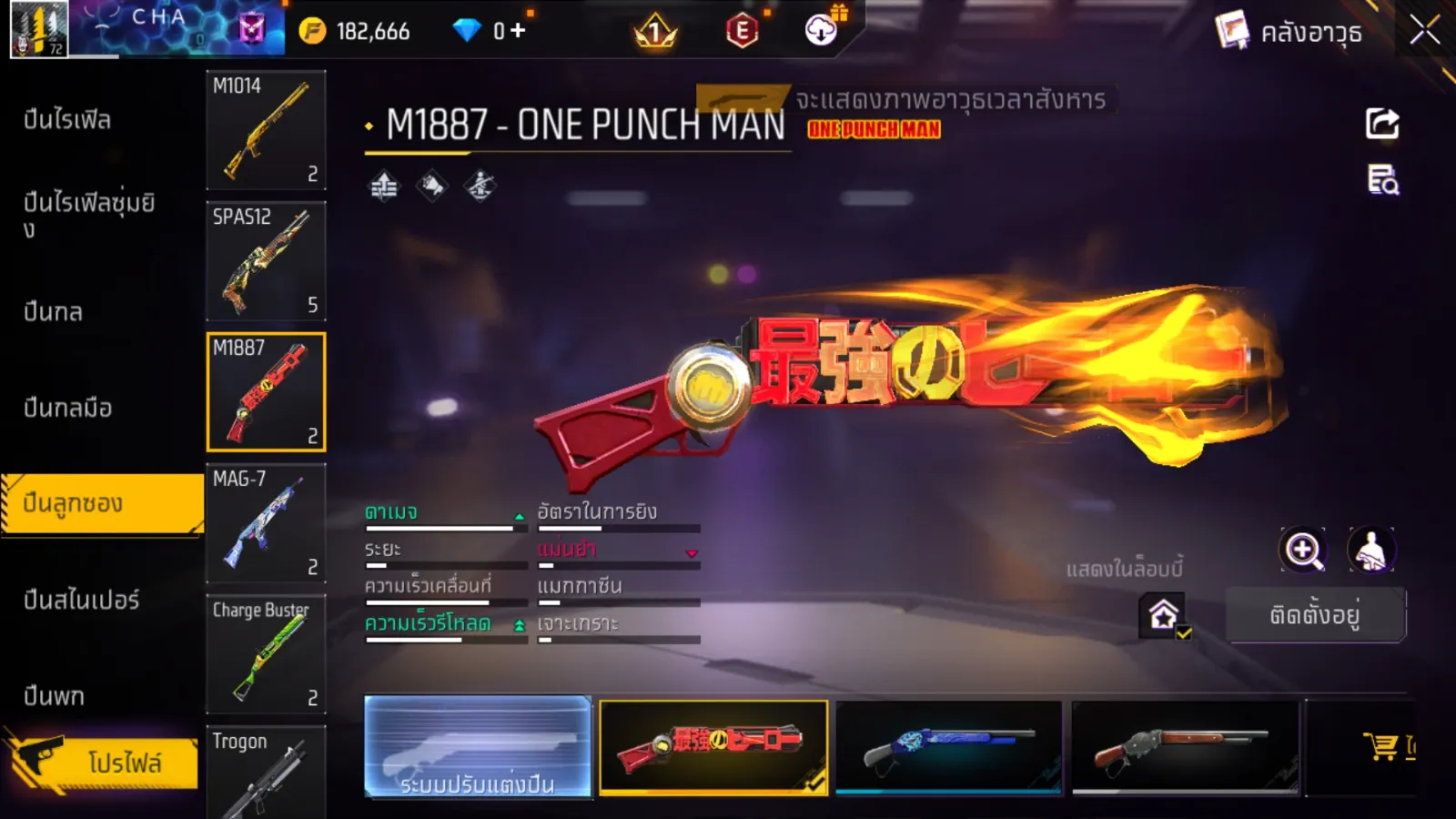This screenshot has width=1456, height=819.
Task: Click the ติดตั้งอยู่ equipped button
Action: (x=1315, y=615)
